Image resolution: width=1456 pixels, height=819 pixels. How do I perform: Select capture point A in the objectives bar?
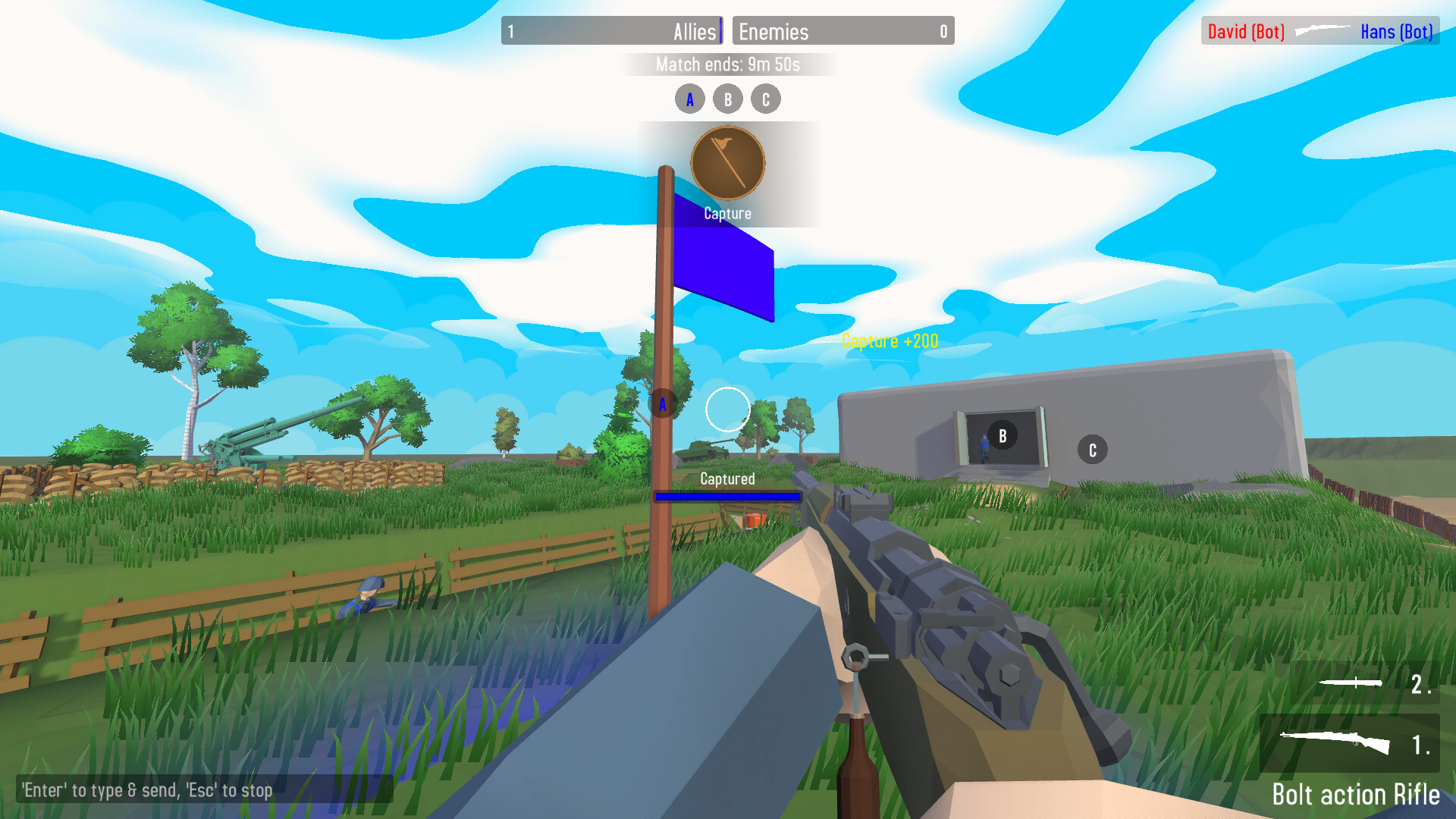689,98
